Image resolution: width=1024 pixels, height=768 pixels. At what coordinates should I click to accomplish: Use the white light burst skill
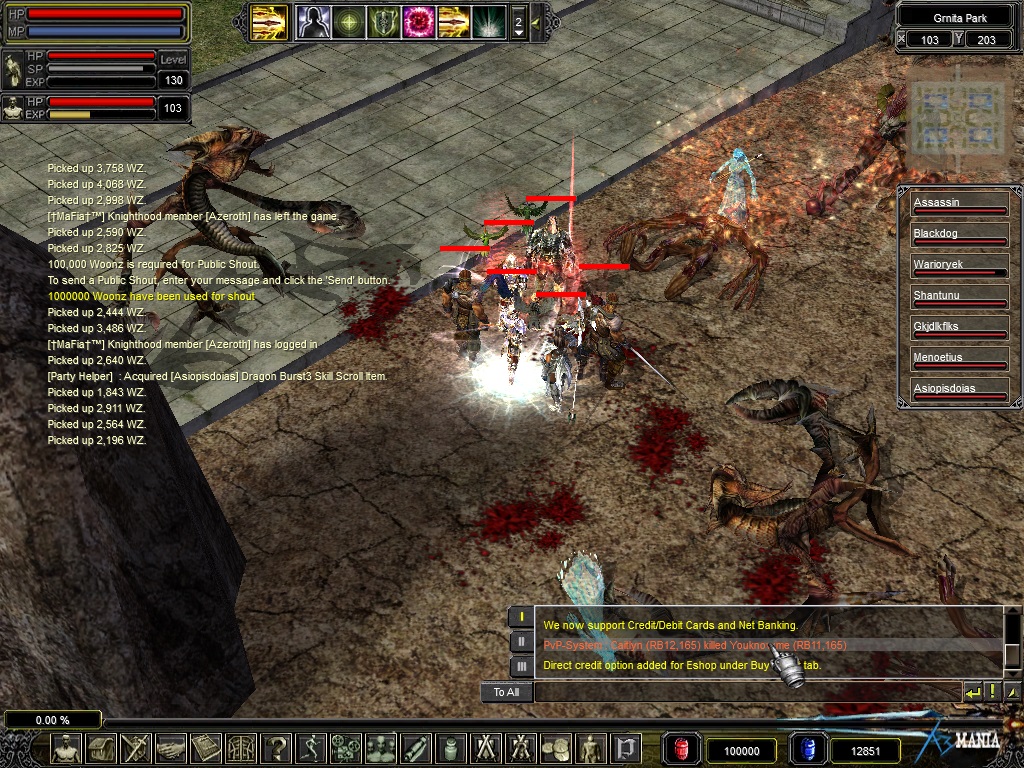[x=488, y=21]
